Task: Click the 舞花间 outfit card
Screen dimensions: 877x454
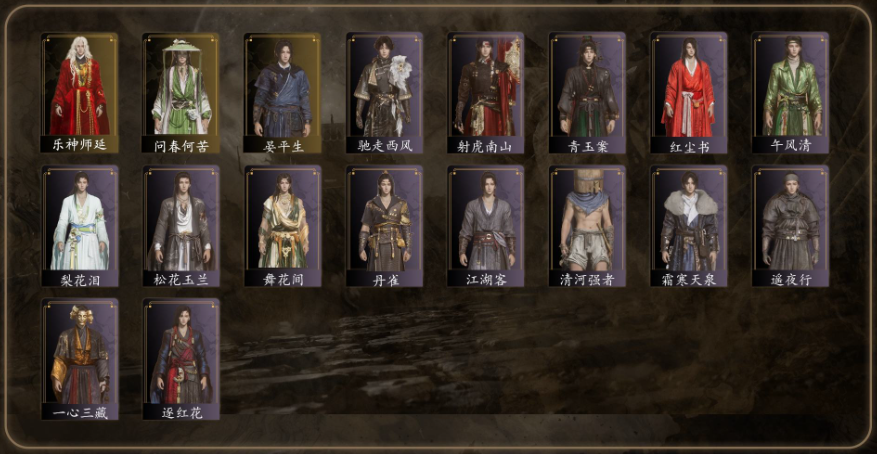Action: [x=283, y=227]
